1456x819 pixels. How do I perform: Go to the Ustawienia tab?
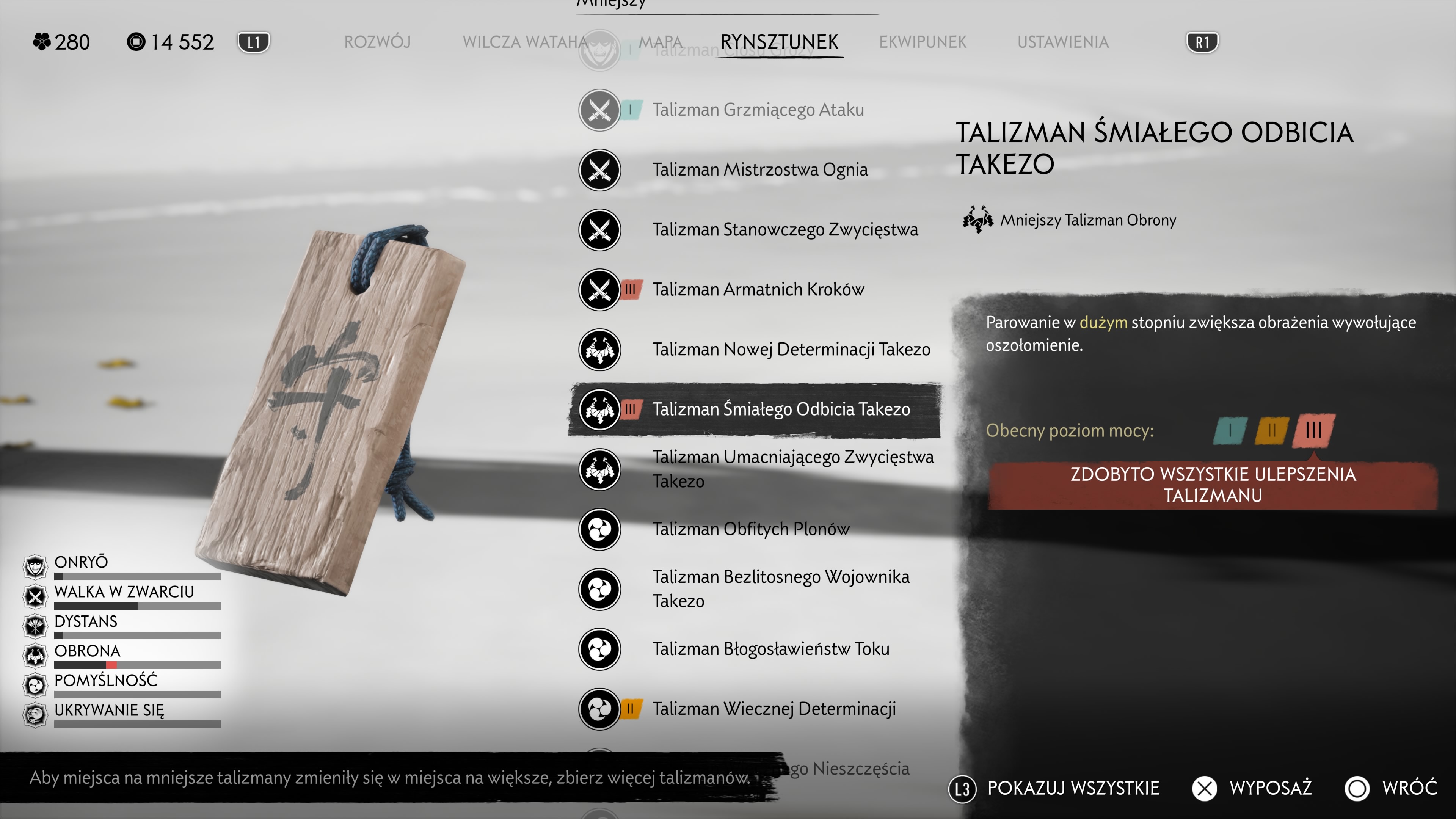click(x=1062, y=42)
